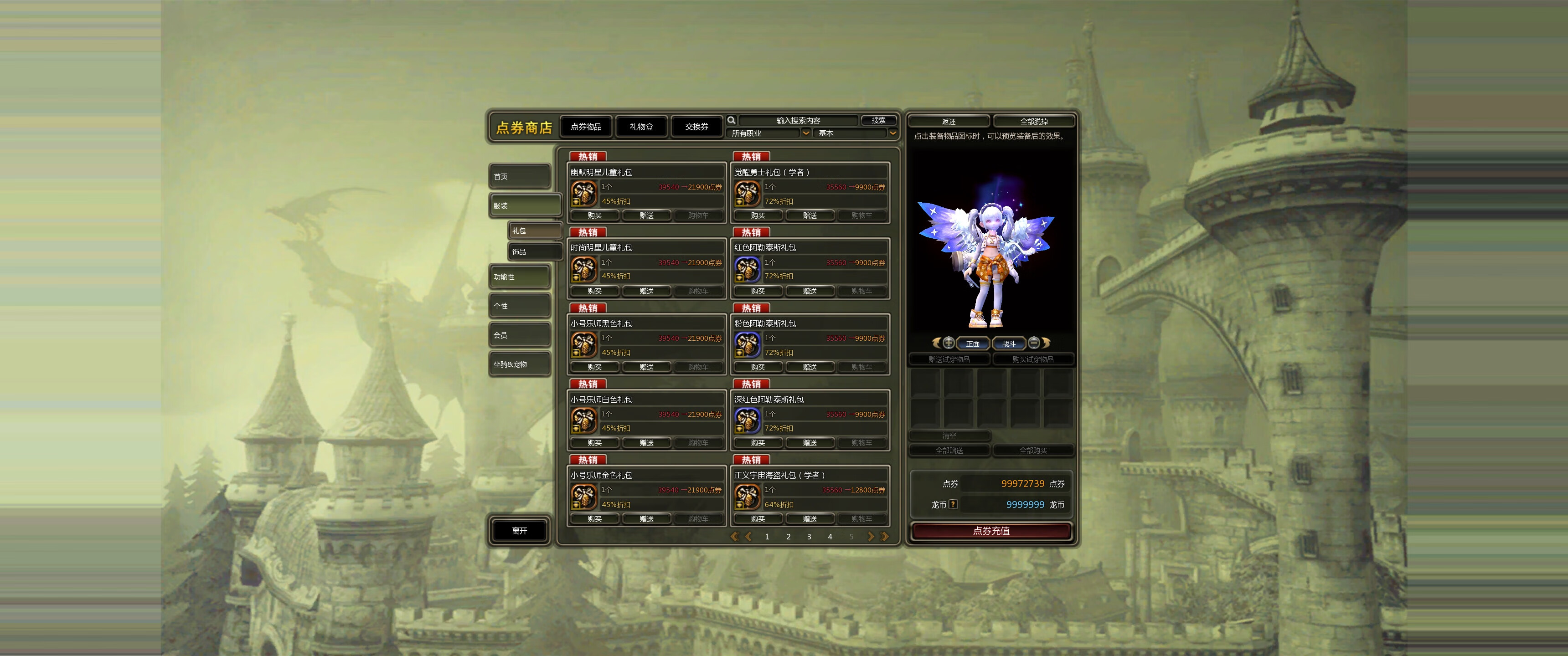1568x656 pixels.
Task: Open the 功能性 category
Action: click(x=520, y=277)
